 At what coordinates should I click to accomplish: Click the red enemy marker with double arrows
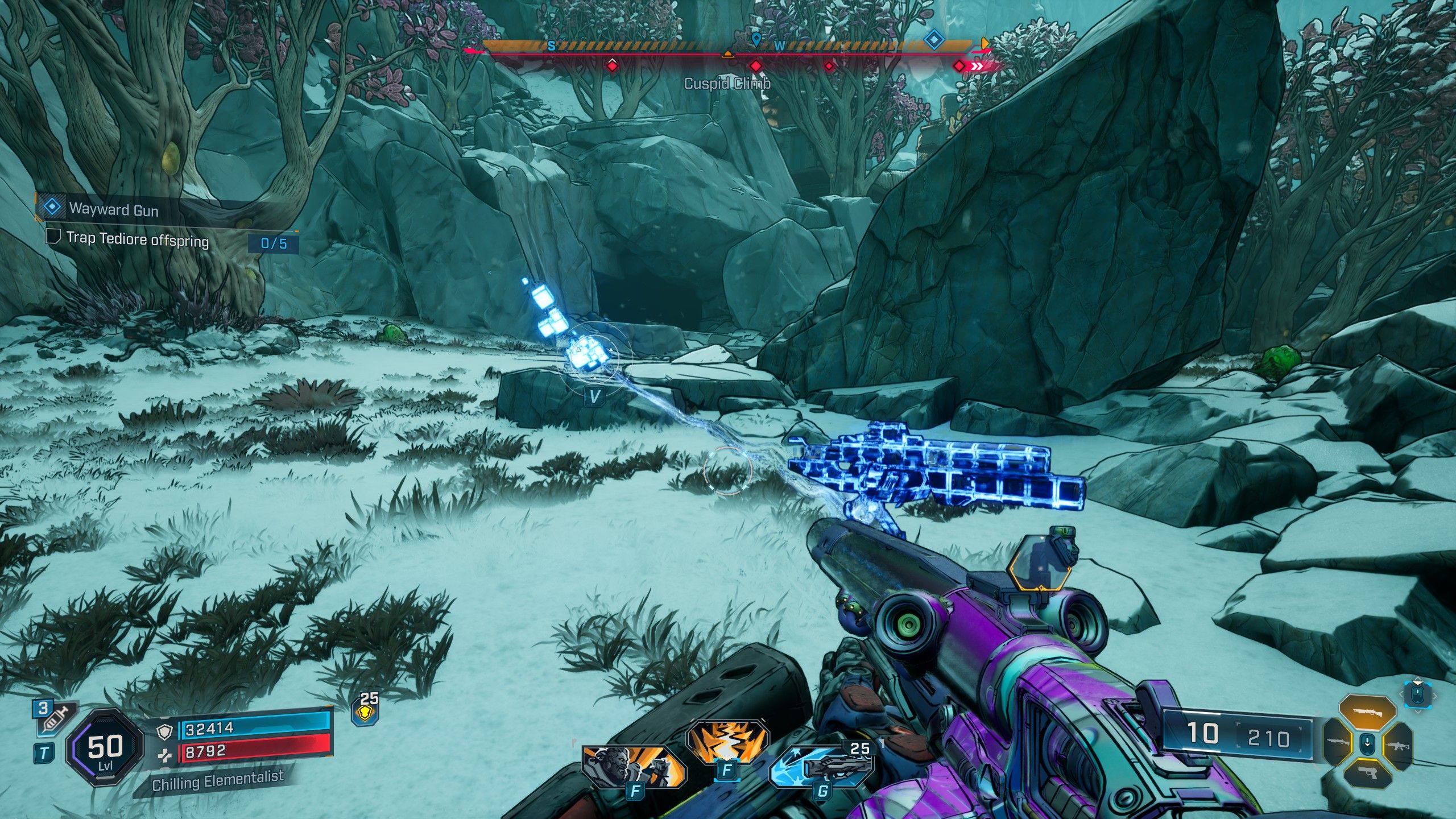click(967, 67)
